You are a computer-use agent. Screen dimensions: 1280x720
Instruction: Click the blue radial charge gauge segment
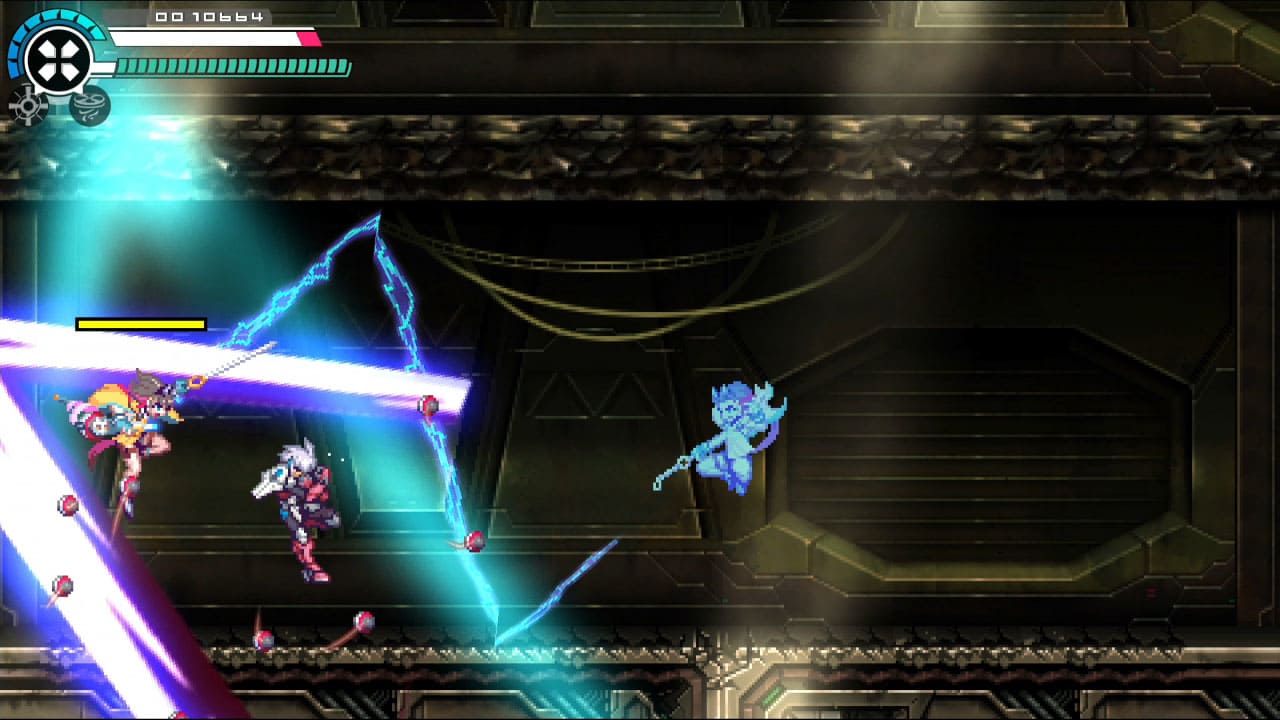pos(14,55)
